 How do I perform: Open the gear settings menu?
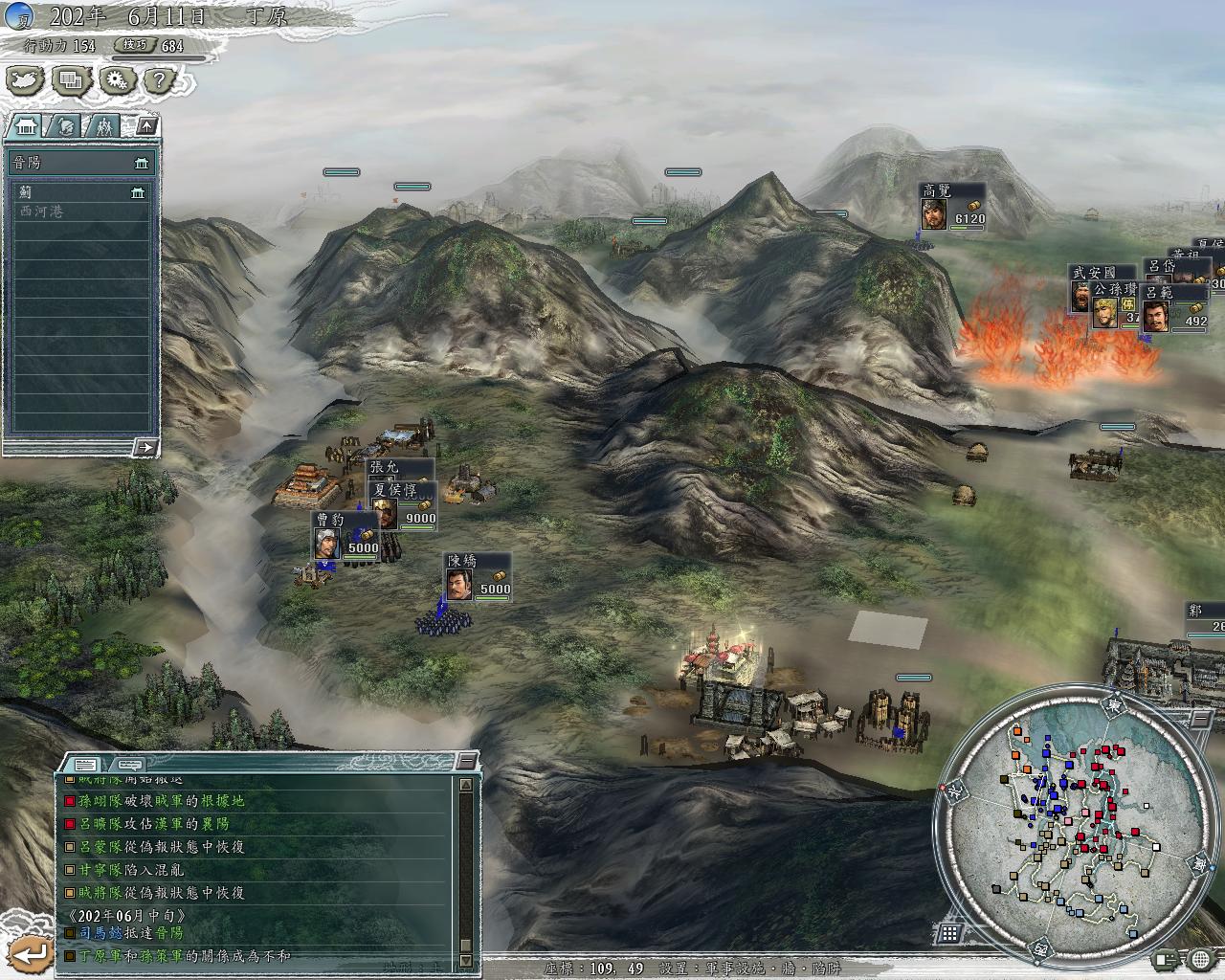click(x=117, y=80)
